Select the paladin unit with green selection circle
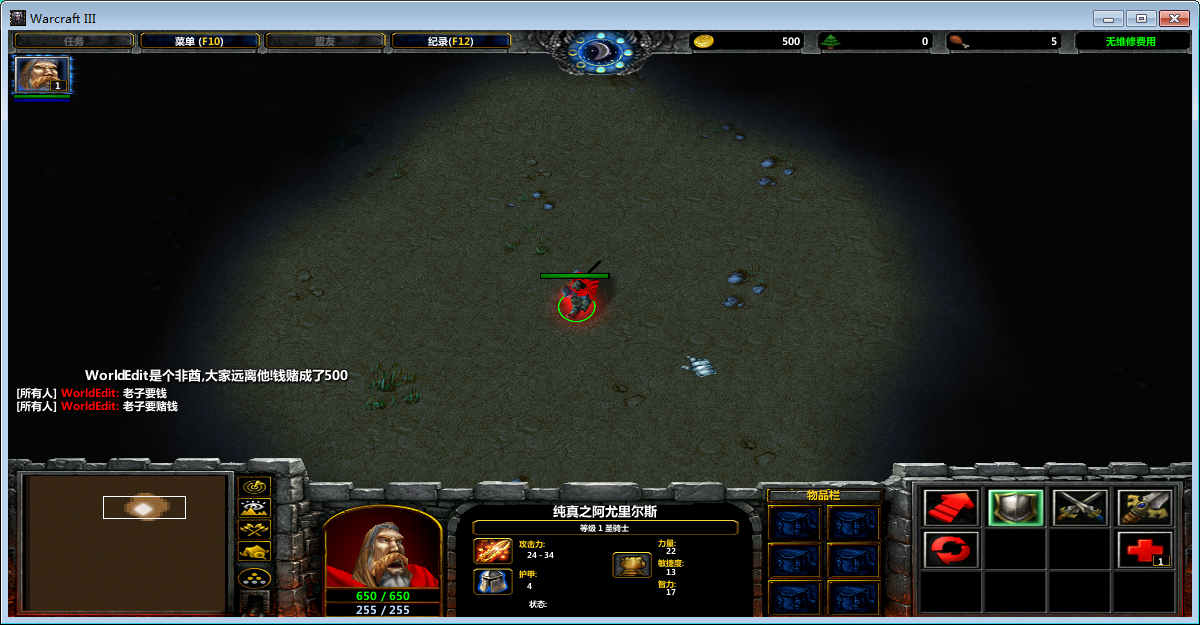 click(x=576, y=300)
